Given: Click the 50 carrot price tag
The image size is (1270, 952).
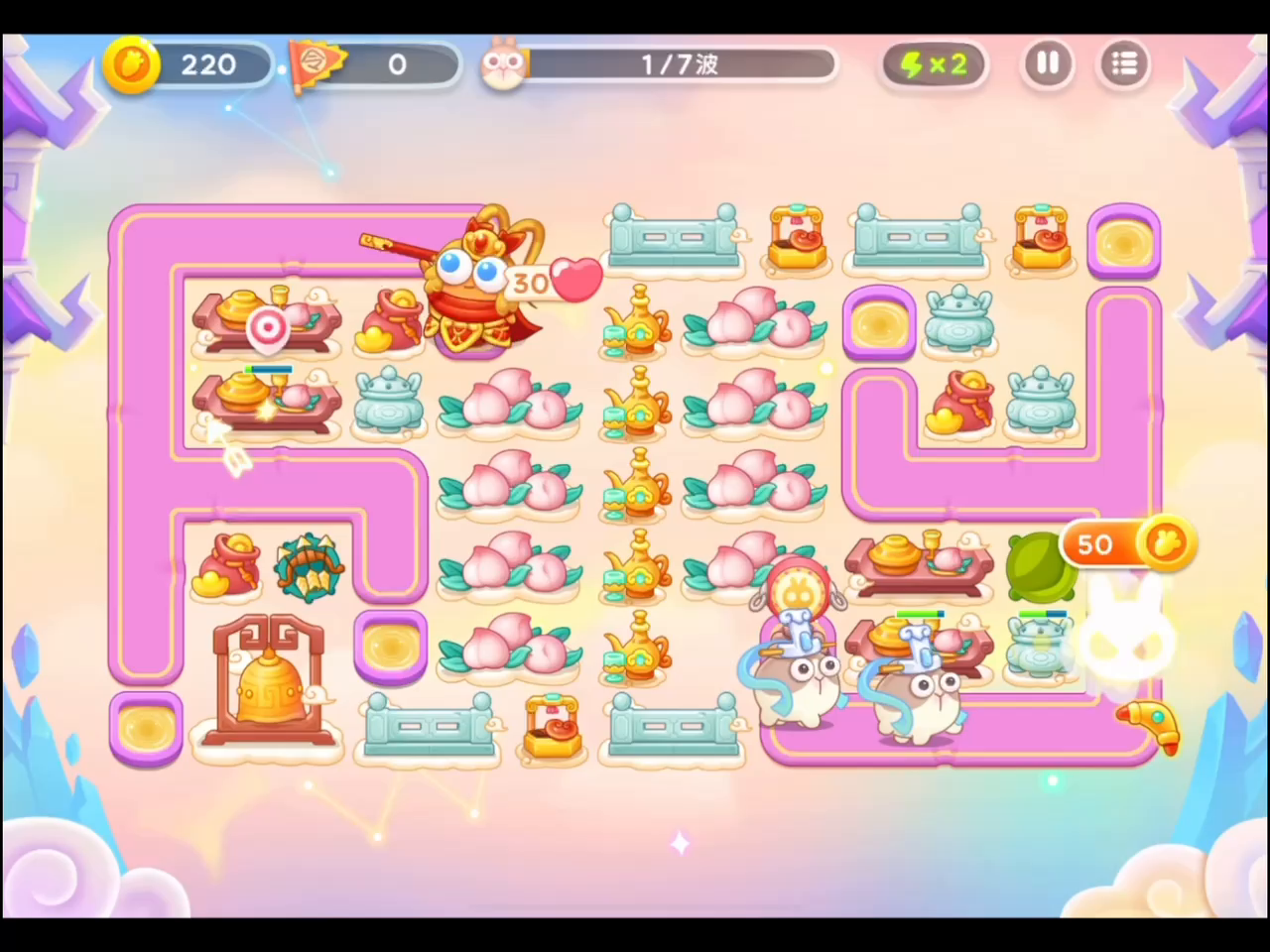Looking at the screenshot, I should 1094,543.
